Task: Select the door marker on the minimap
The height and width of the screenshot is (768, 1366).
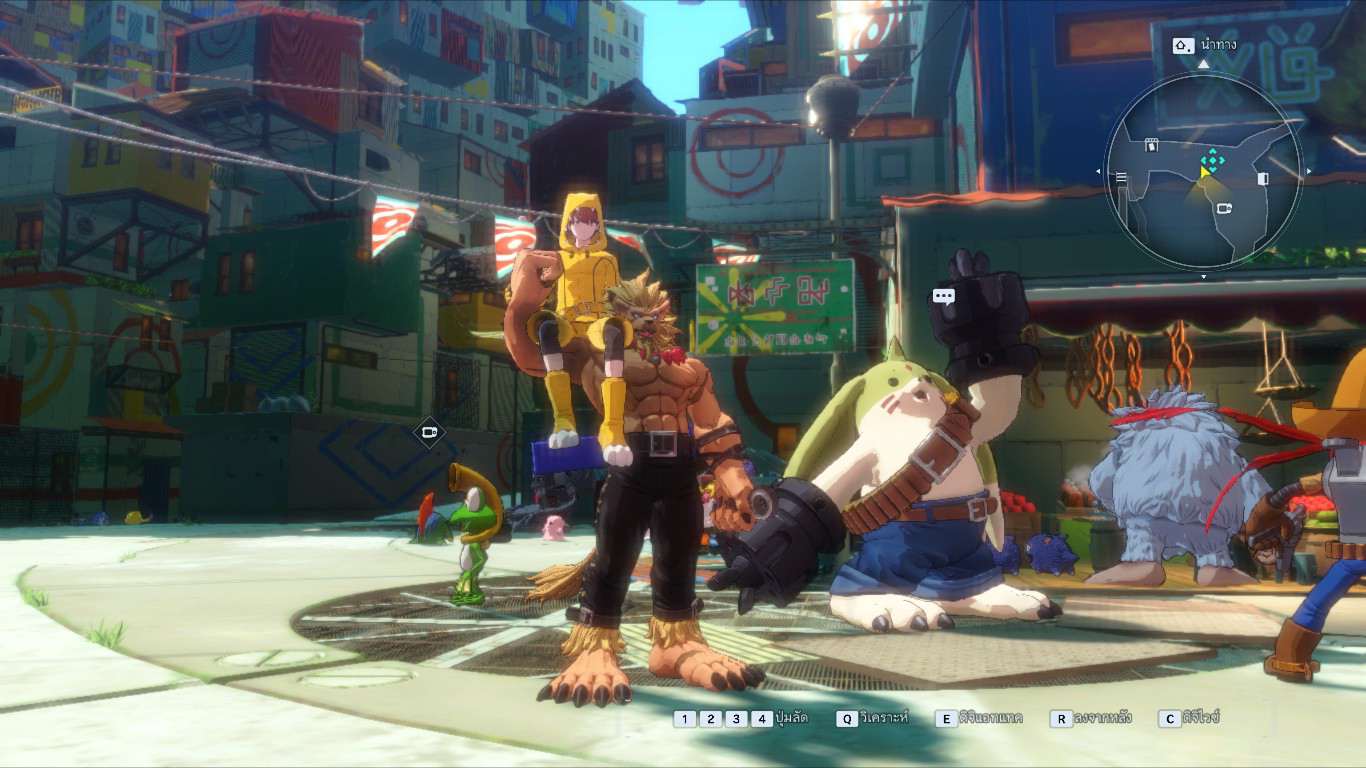Action: tap(1262, 179)
